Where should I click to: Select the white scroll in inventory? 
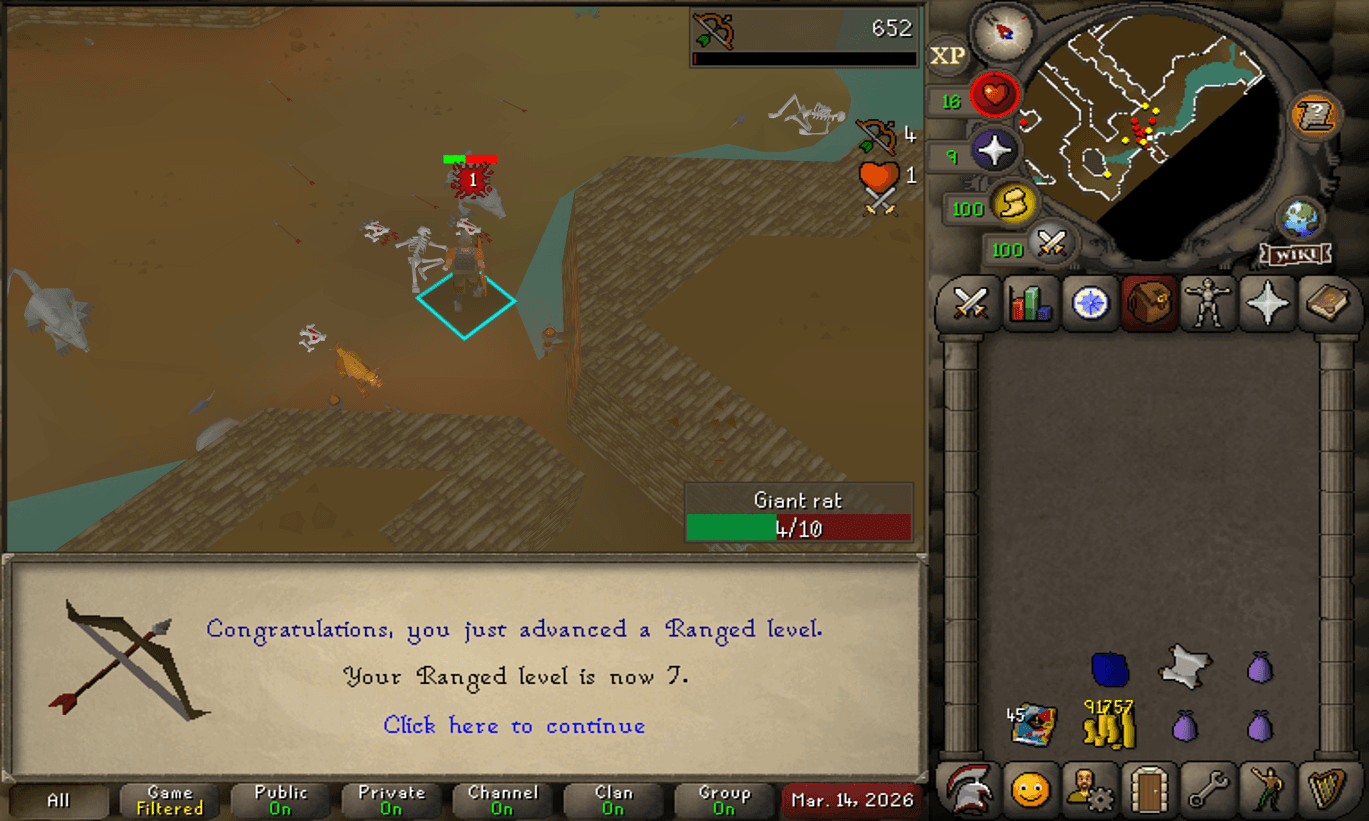click(x=1184, y=666)
